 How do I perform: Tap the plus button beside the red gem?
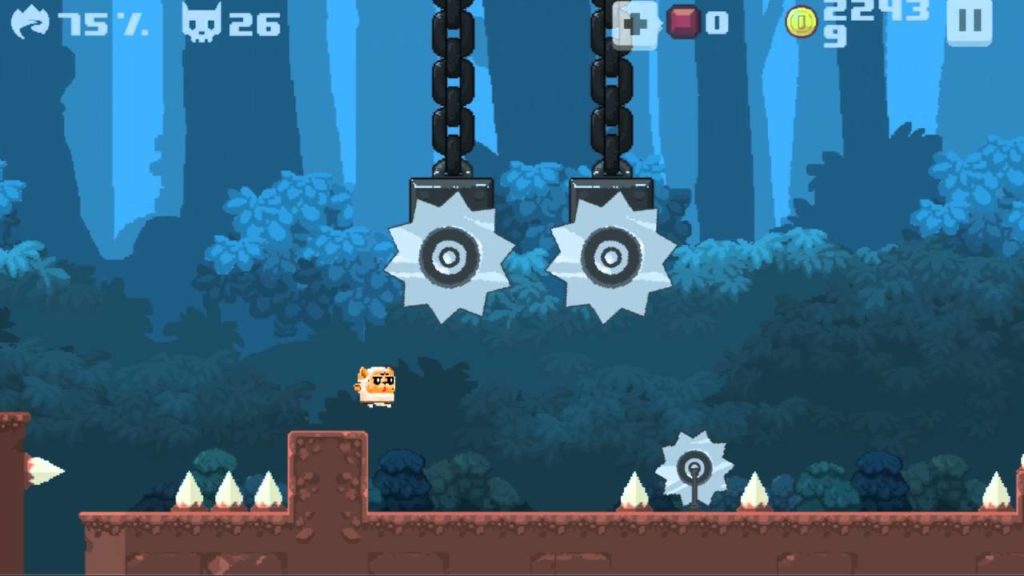pos(636,23)
